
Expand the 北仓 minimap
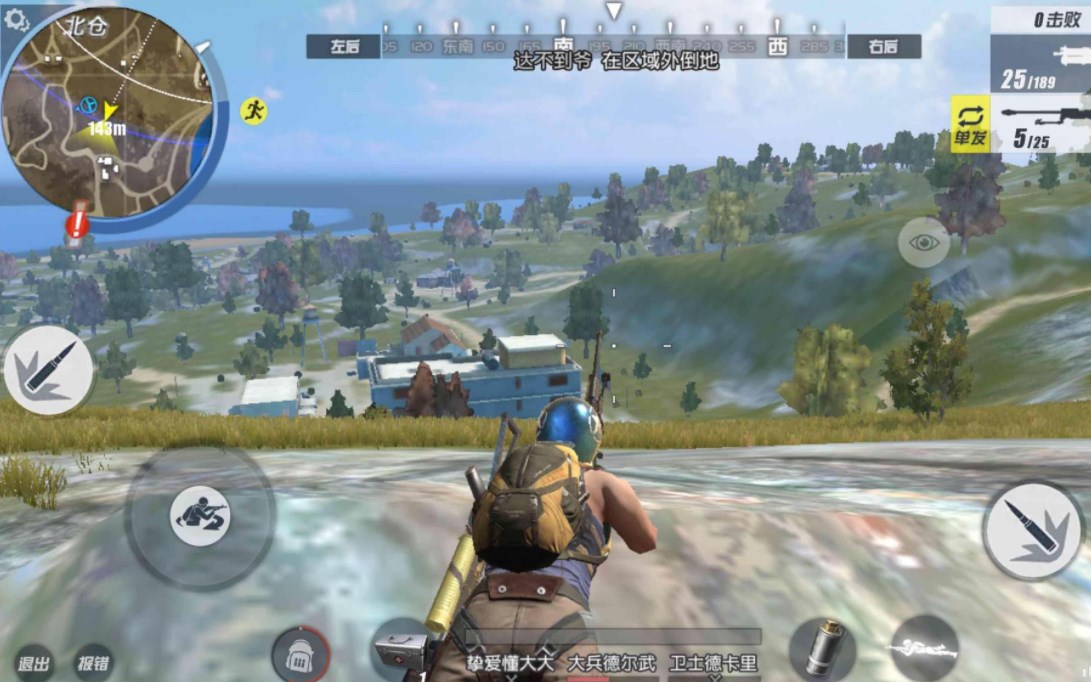(108, 110)
